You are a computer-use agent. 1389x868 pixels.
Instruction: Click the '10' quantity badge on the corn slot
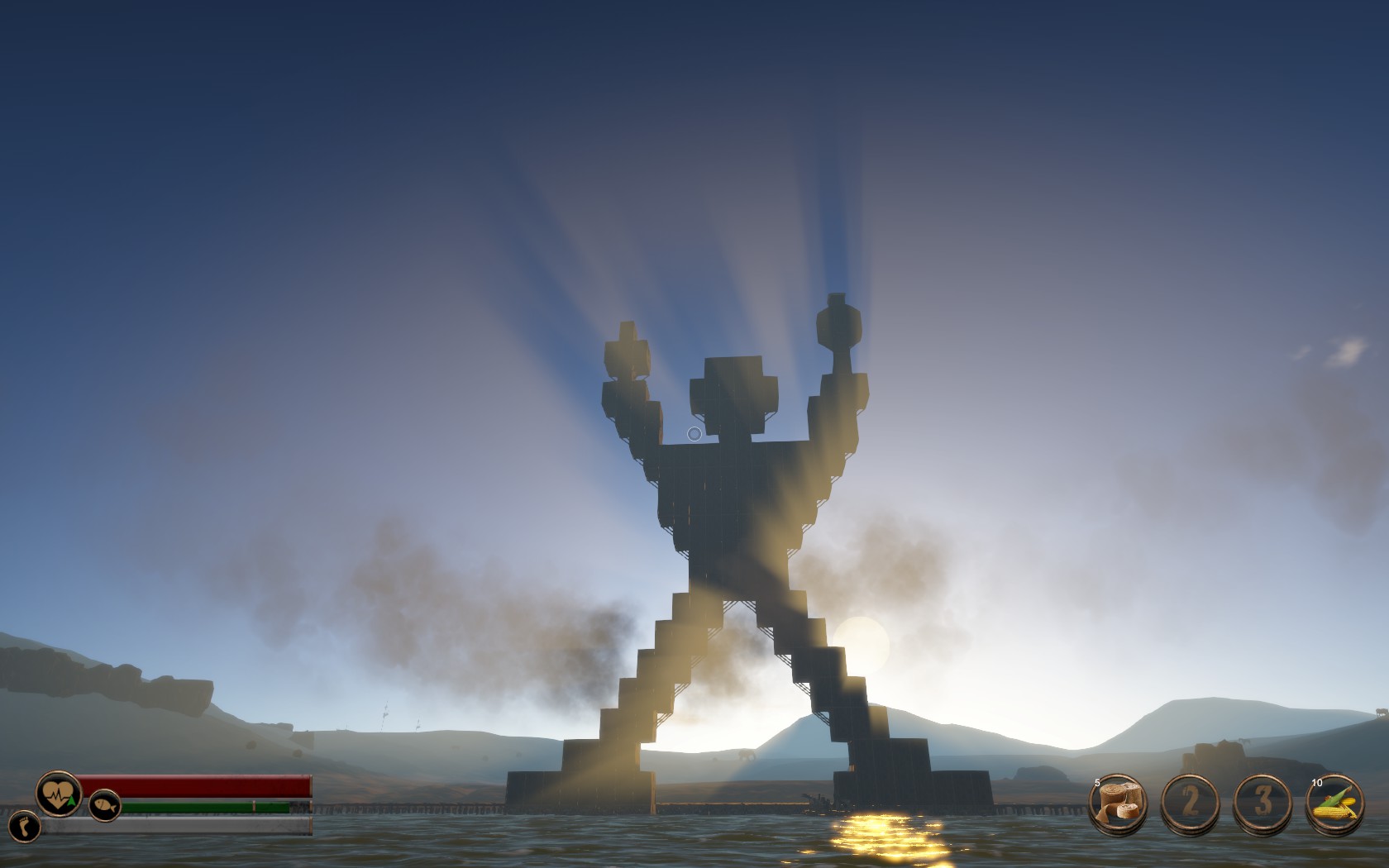point(1317,783)
